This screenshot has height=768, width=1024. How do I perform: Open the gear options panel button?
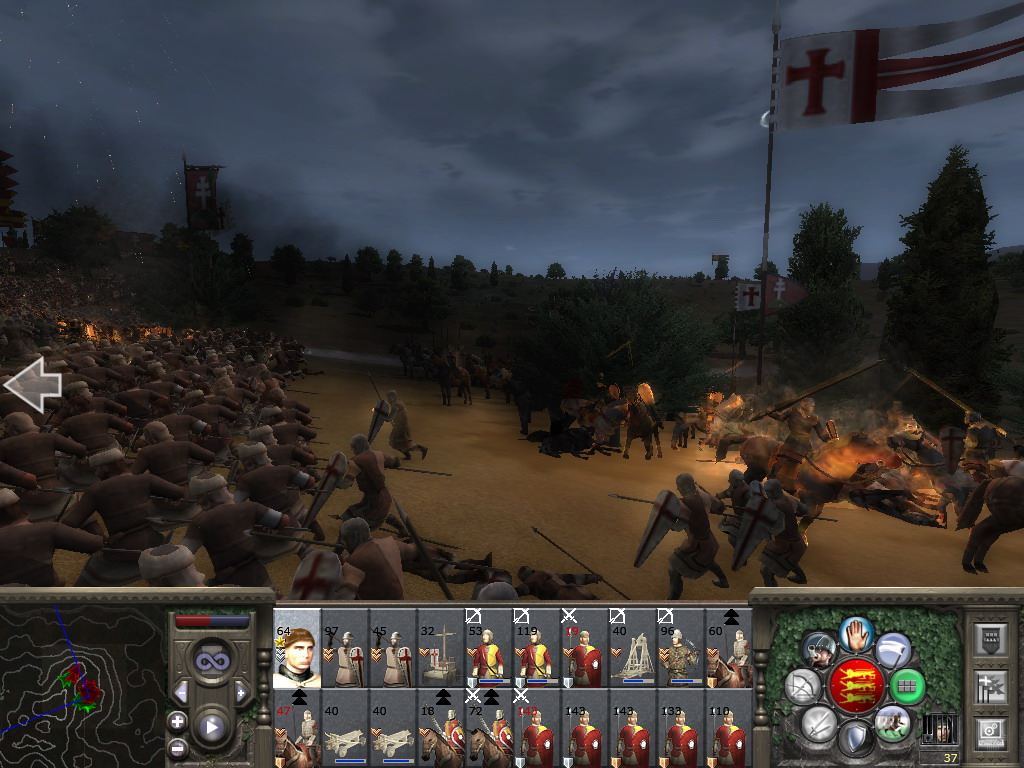(x=990, y=731)
